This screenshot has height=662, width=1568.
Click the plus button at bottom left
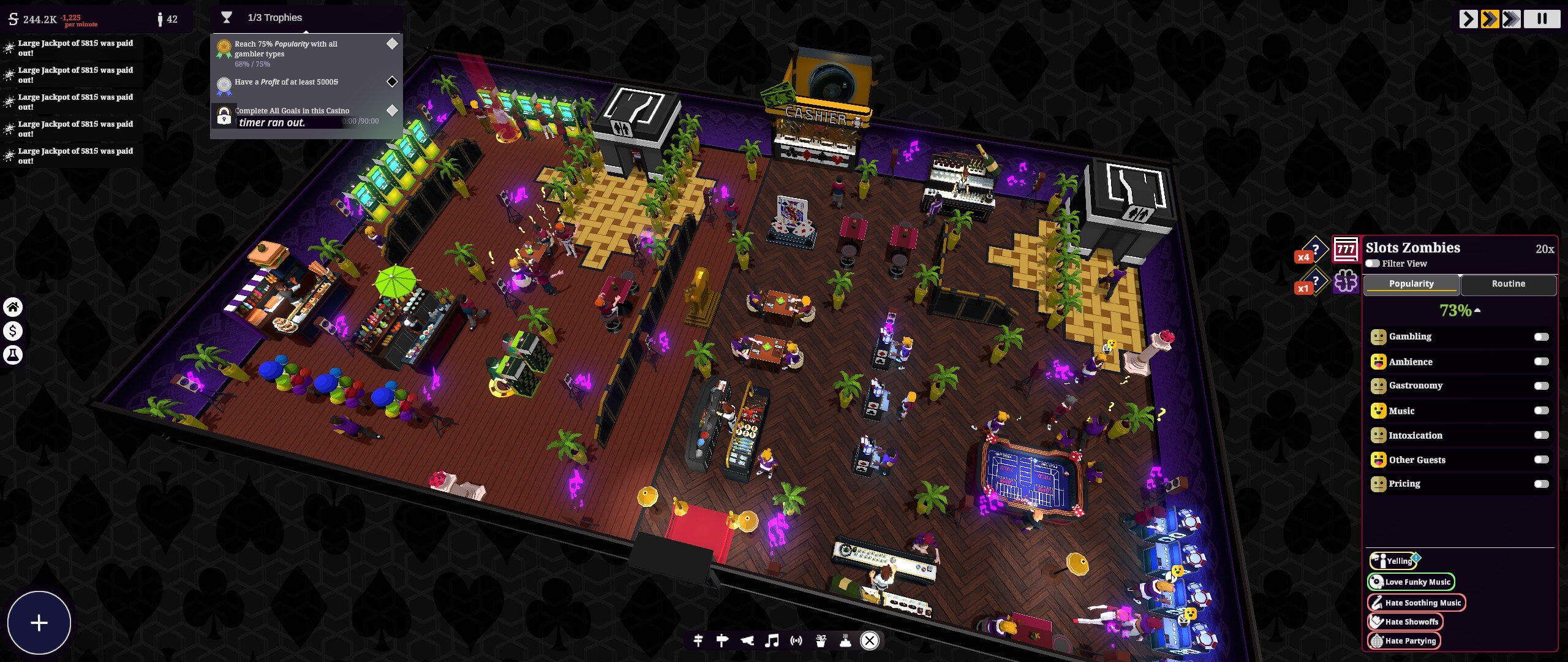pos(39,623)
